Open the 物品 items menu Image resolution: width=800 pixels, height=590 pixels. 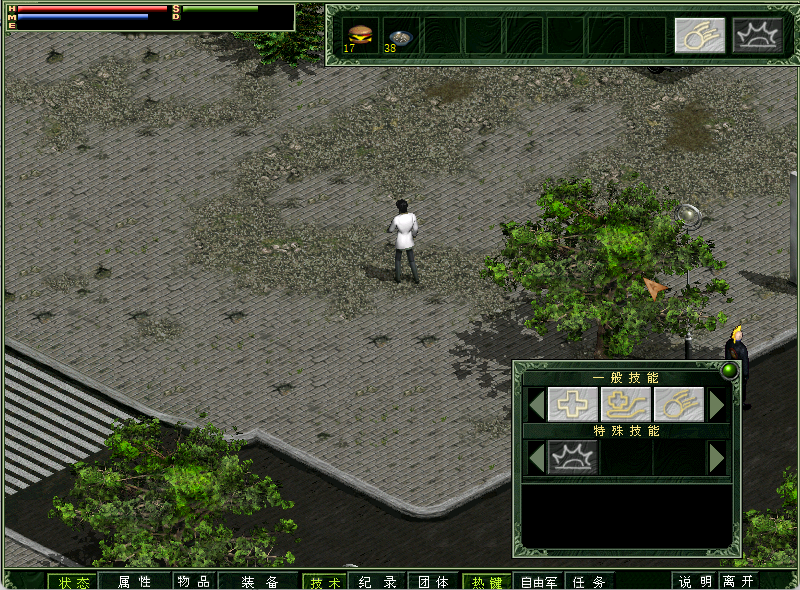193,581
